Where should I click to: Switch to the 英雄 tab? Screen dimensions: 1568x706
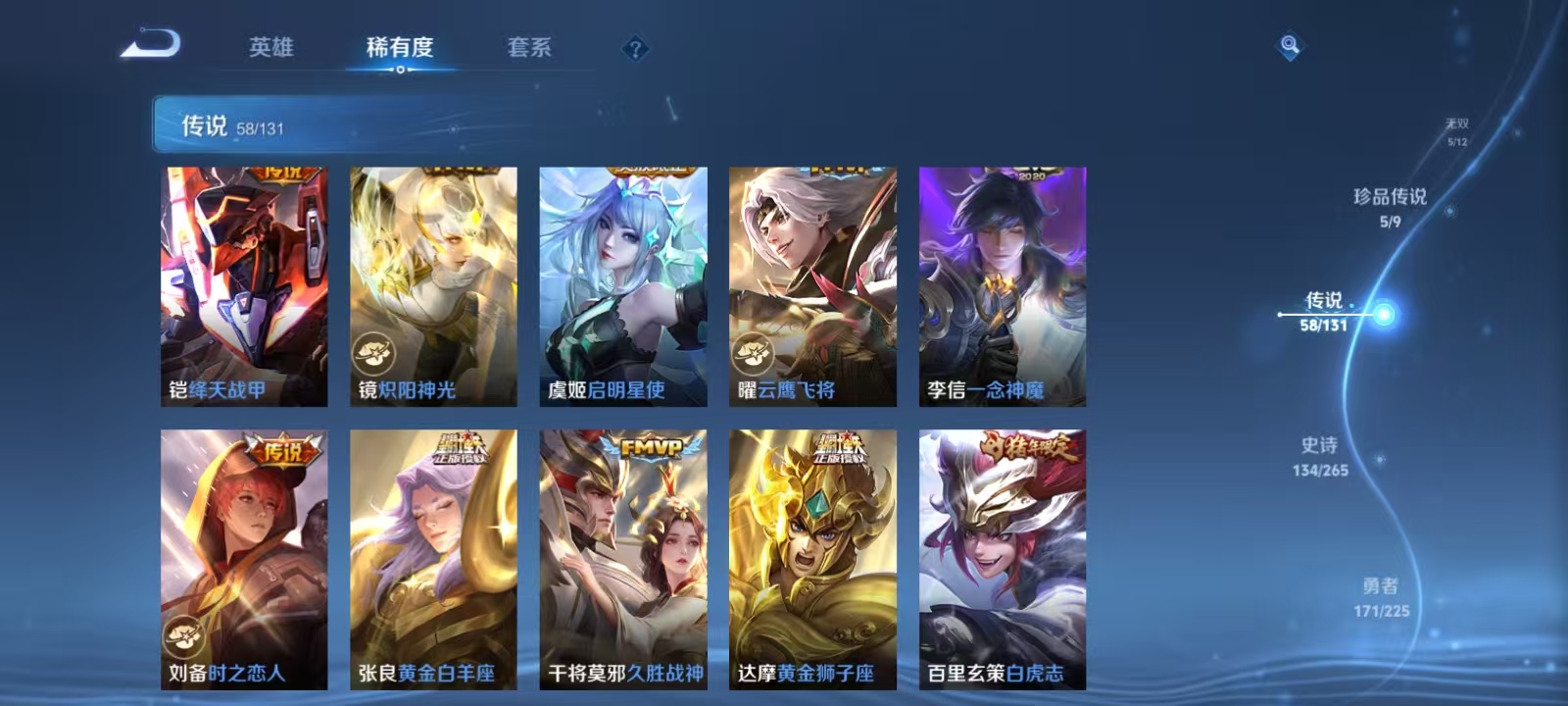click(269, 47)
